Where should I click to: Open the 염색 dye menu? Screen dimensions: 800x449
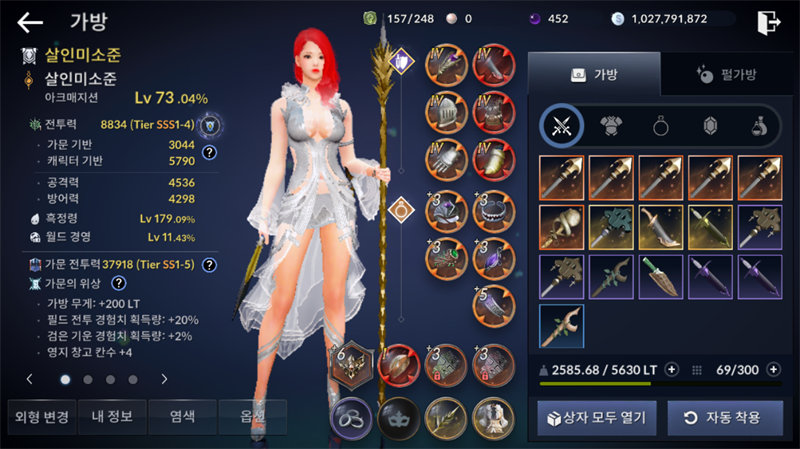pos(180,416)
